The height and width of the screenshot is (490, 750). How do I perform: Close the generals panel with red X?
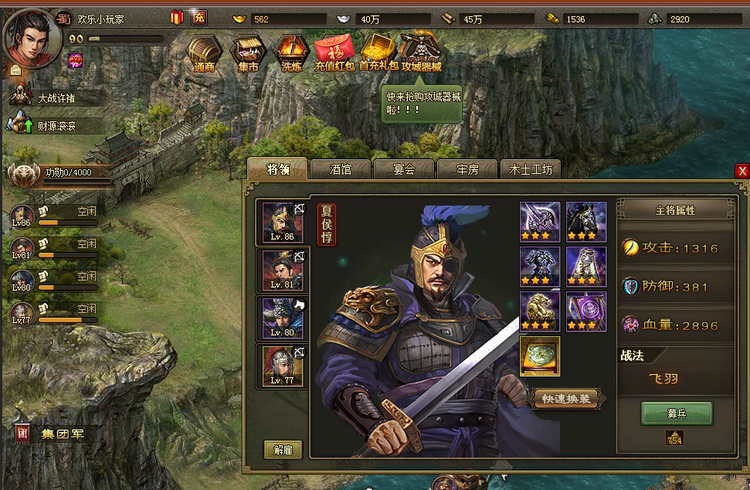[x=742, y=171]
